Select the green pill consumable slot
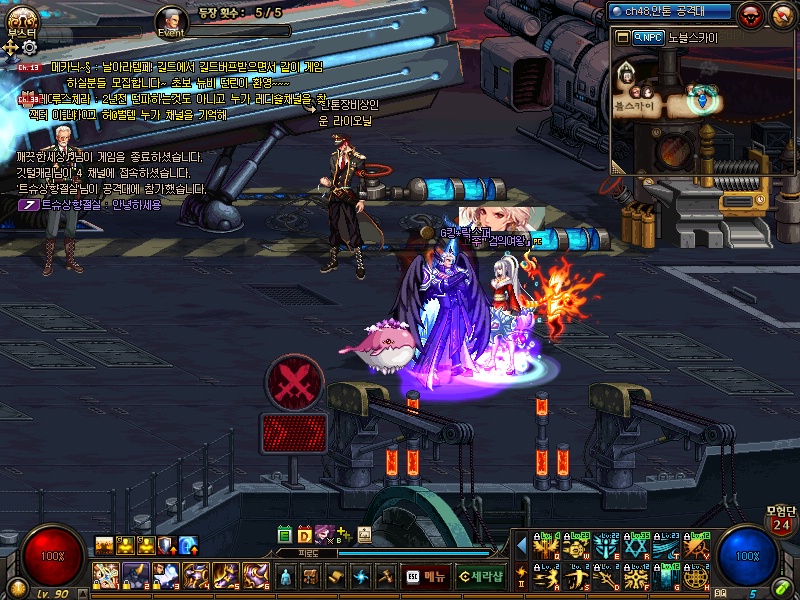 pyautogui.click(x=779, y=587)
